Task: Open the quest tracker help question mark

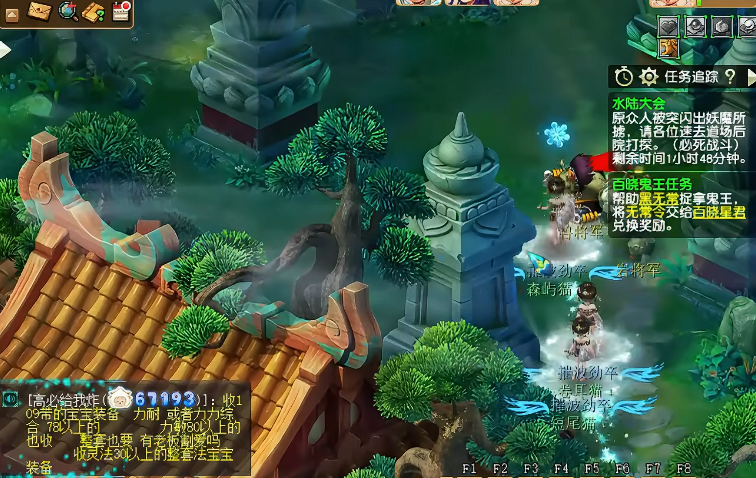Action: click(731, 76)
